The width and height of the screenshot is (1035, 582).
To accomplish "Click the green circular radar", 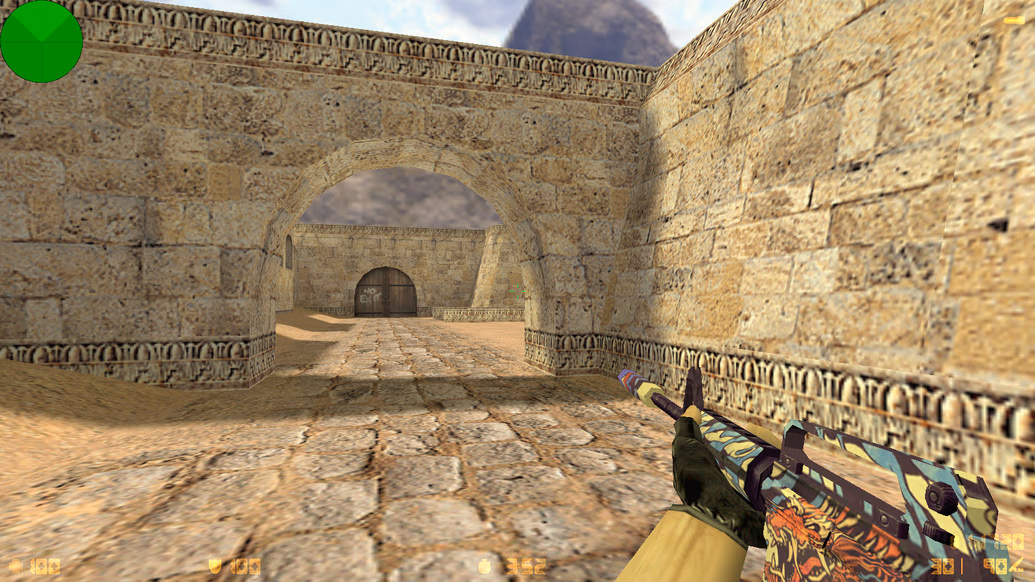I will click(41, 41).
